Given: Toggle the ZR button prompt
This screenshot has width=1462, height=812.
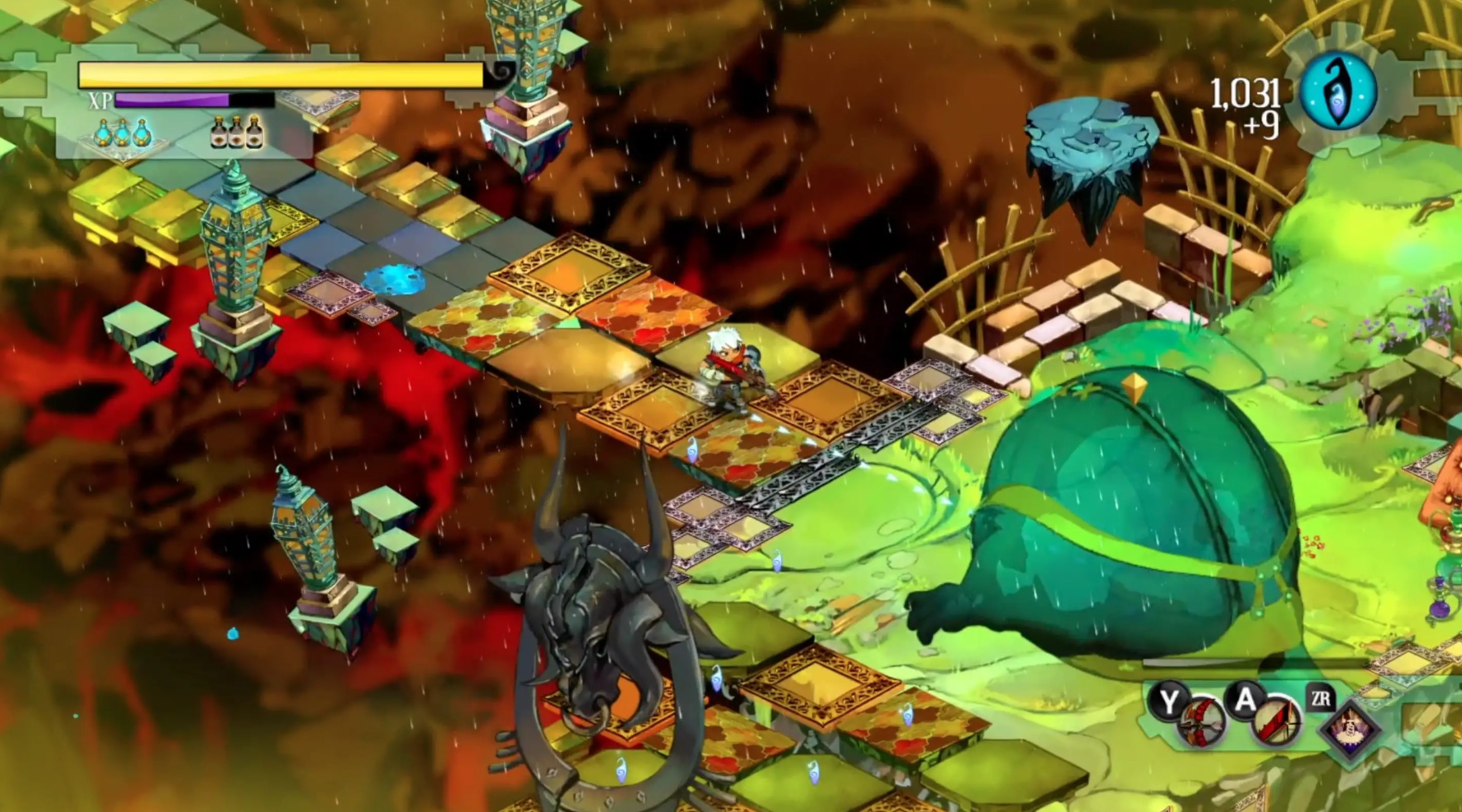Looking at the screenshot, I should click(x=1320, y=698).
